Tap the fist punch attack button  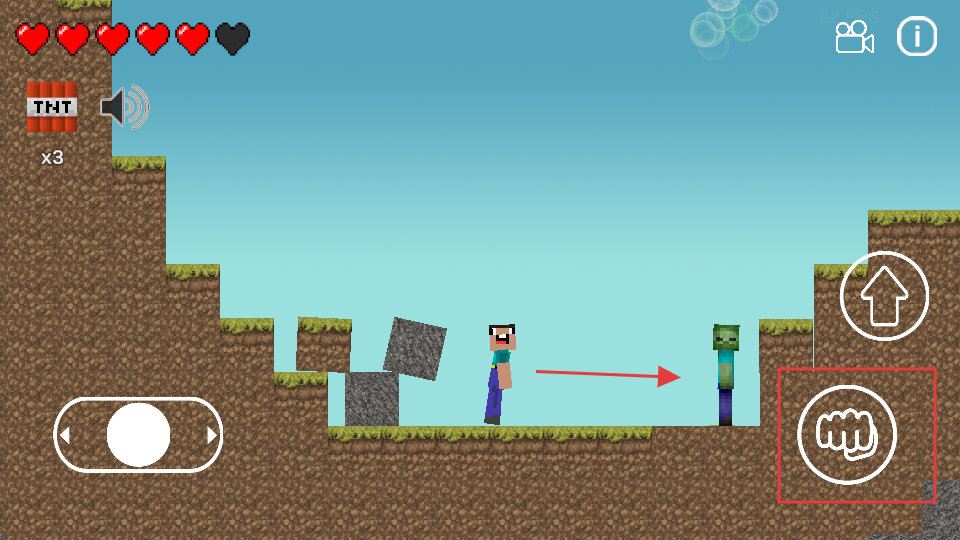[x=846, y=434]
